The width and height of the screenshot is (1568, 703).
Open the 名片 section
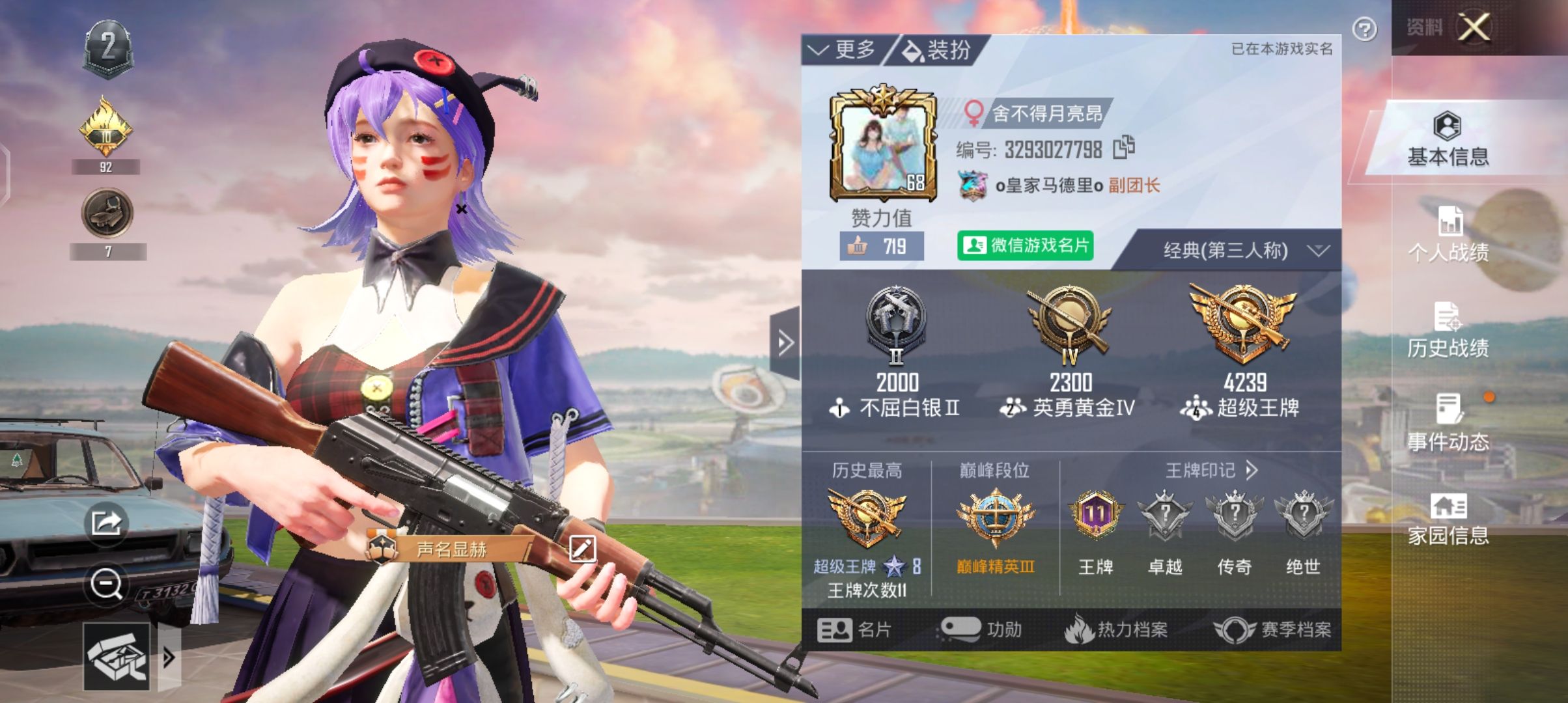point(854,629)
